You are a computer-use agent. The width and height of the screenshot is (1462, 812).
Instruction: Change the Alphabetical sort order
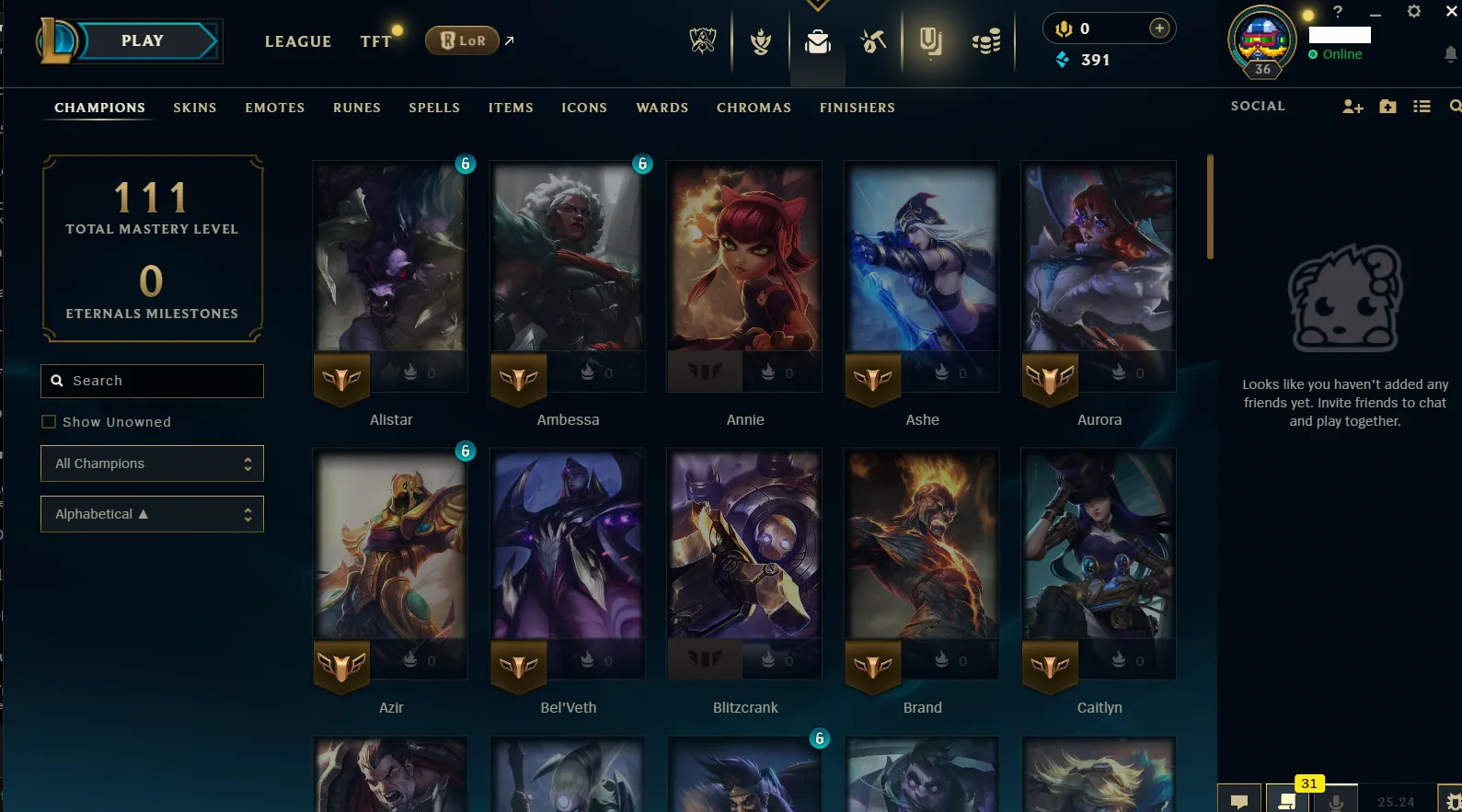point(152,514)
